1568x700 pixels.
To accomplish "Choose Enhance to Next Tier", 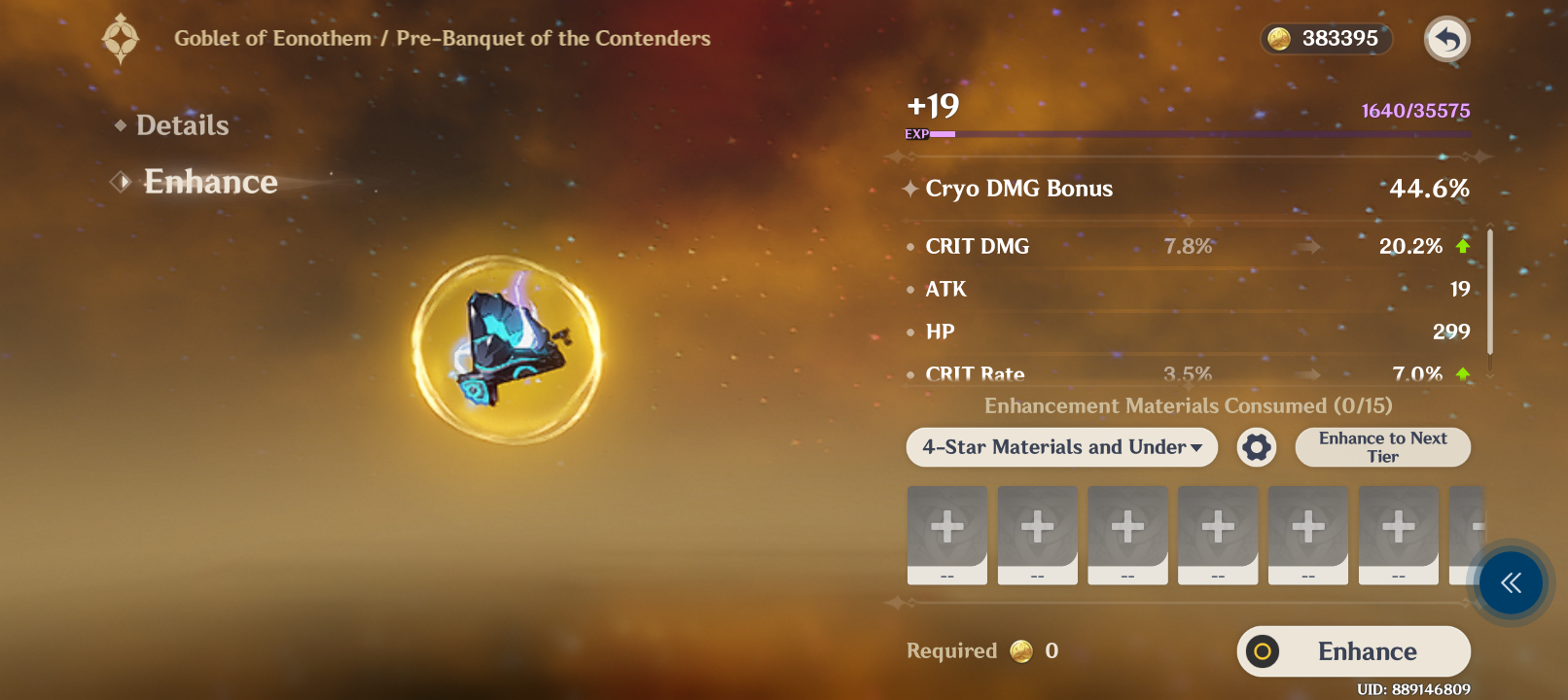I will point(1382,447).
